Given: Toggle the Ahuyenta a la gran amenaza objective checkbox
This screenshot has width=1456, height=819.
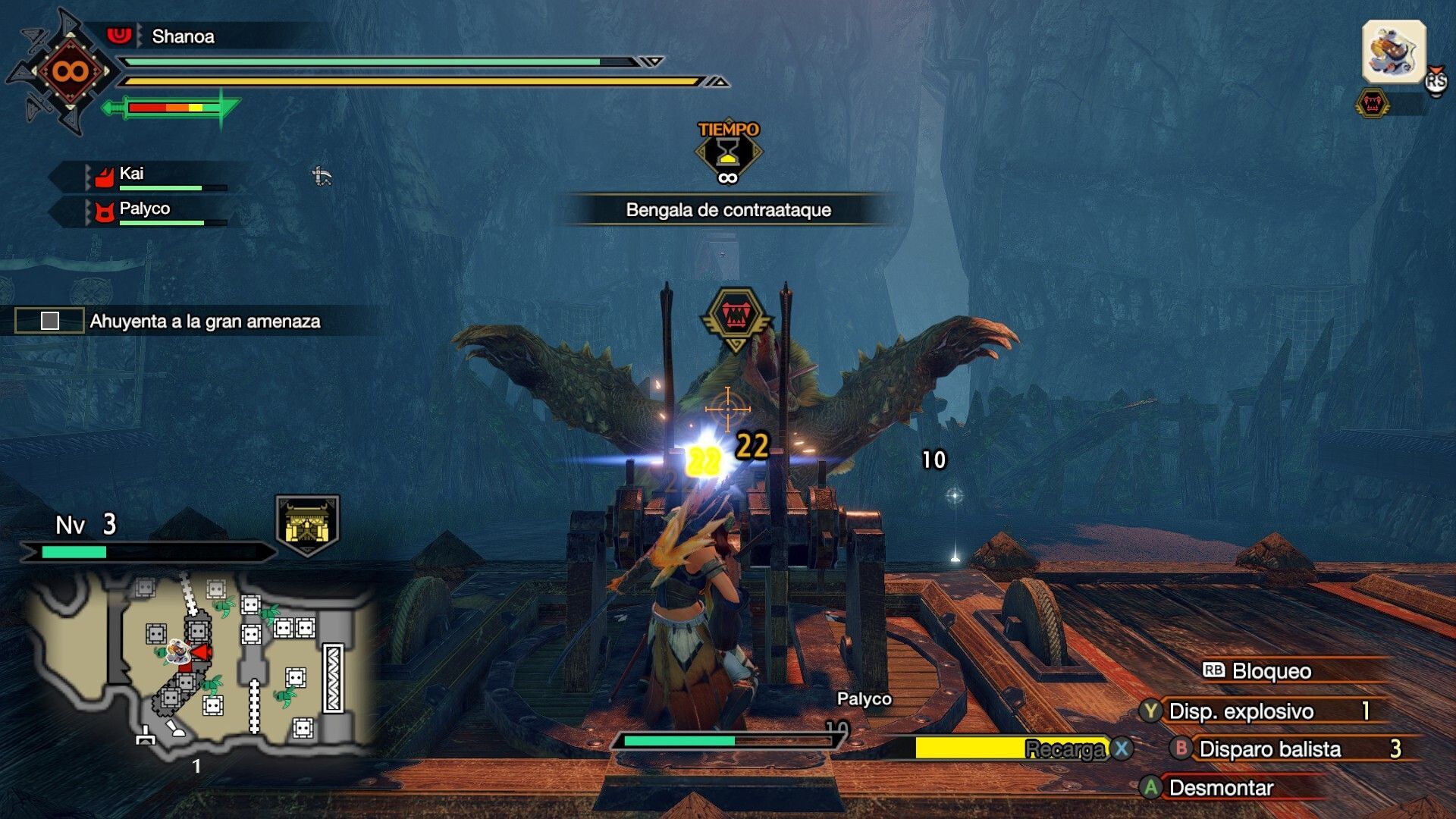Looking at the screenshot, I should tap(50, 321).
